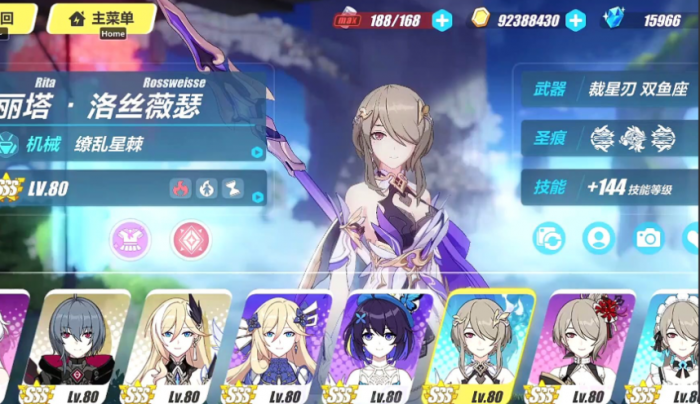Open the 圣痕 stigmata panel

click(607, 138)
